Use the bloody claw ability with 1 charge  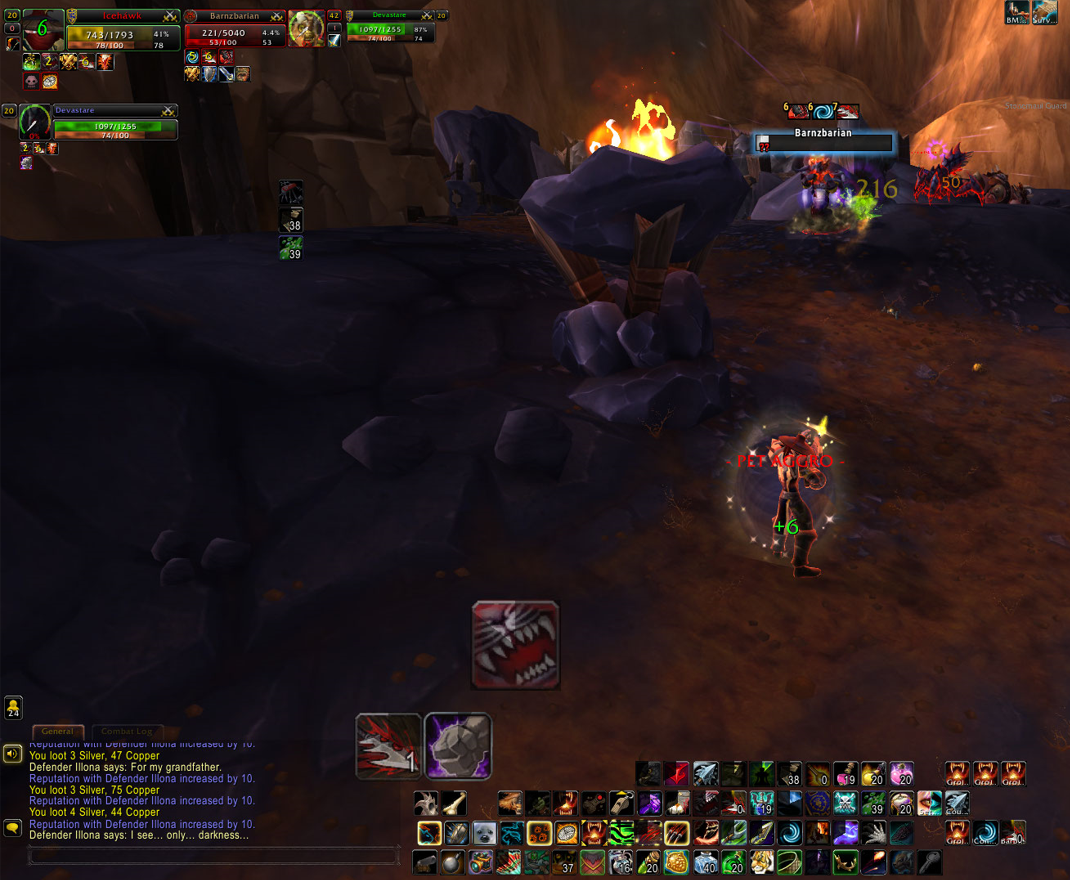point(388,746)
